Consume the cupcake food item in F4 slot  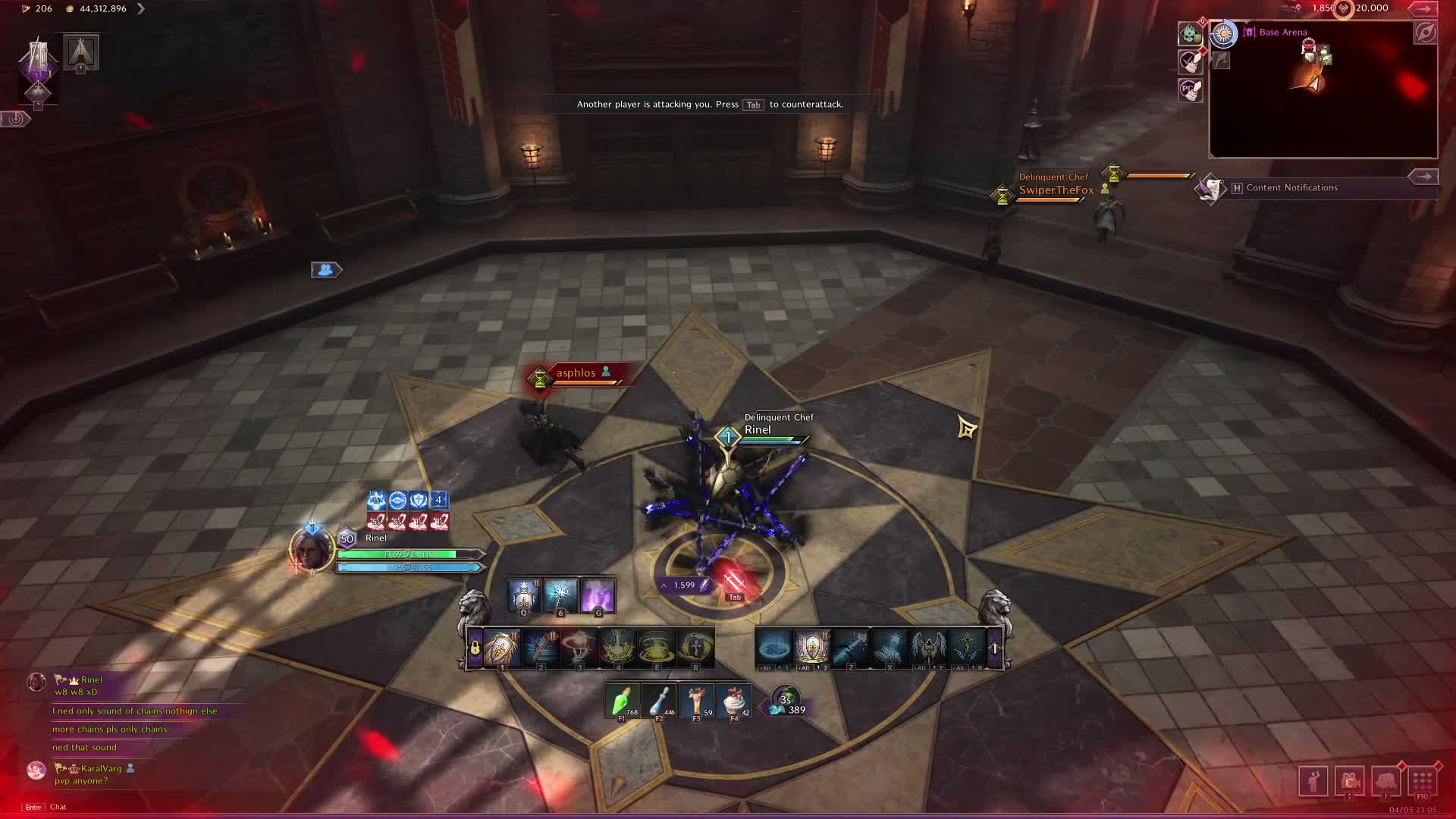pos(733,700)
